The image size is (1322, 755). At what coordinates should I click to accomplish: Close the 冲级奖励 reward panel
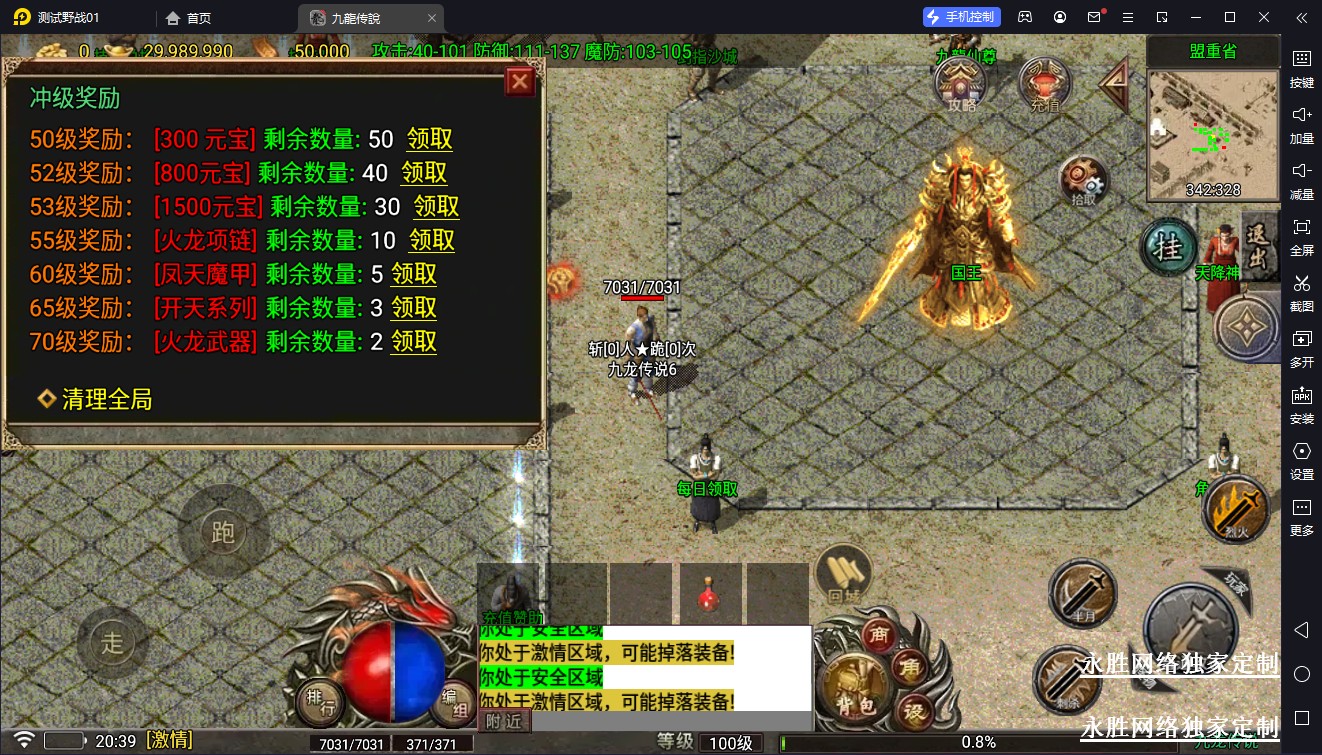tap(520, 82)
